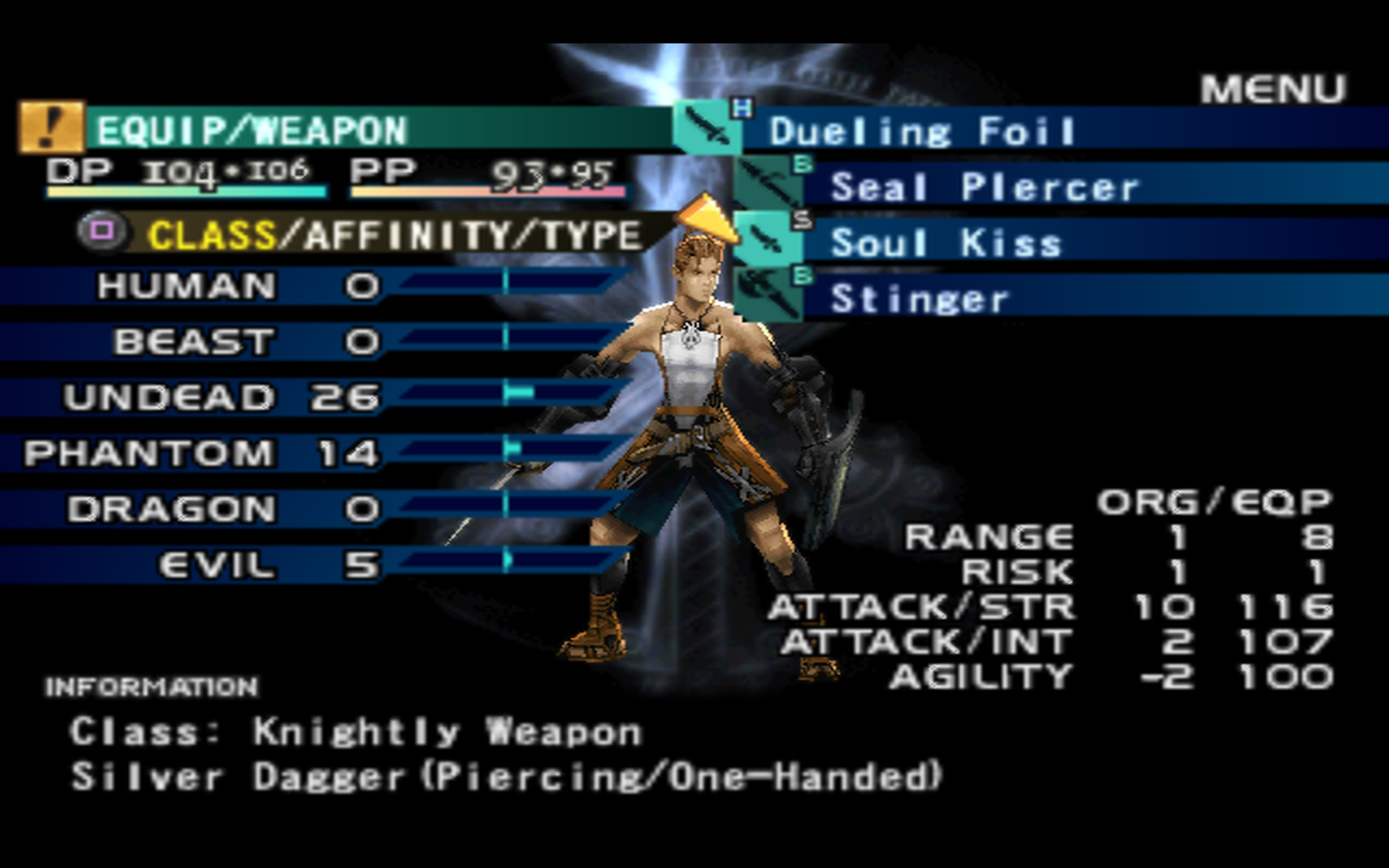1389x868 pixels.
Task: Choose the Seal Piercer weapon entry
Action: point(984,187)
